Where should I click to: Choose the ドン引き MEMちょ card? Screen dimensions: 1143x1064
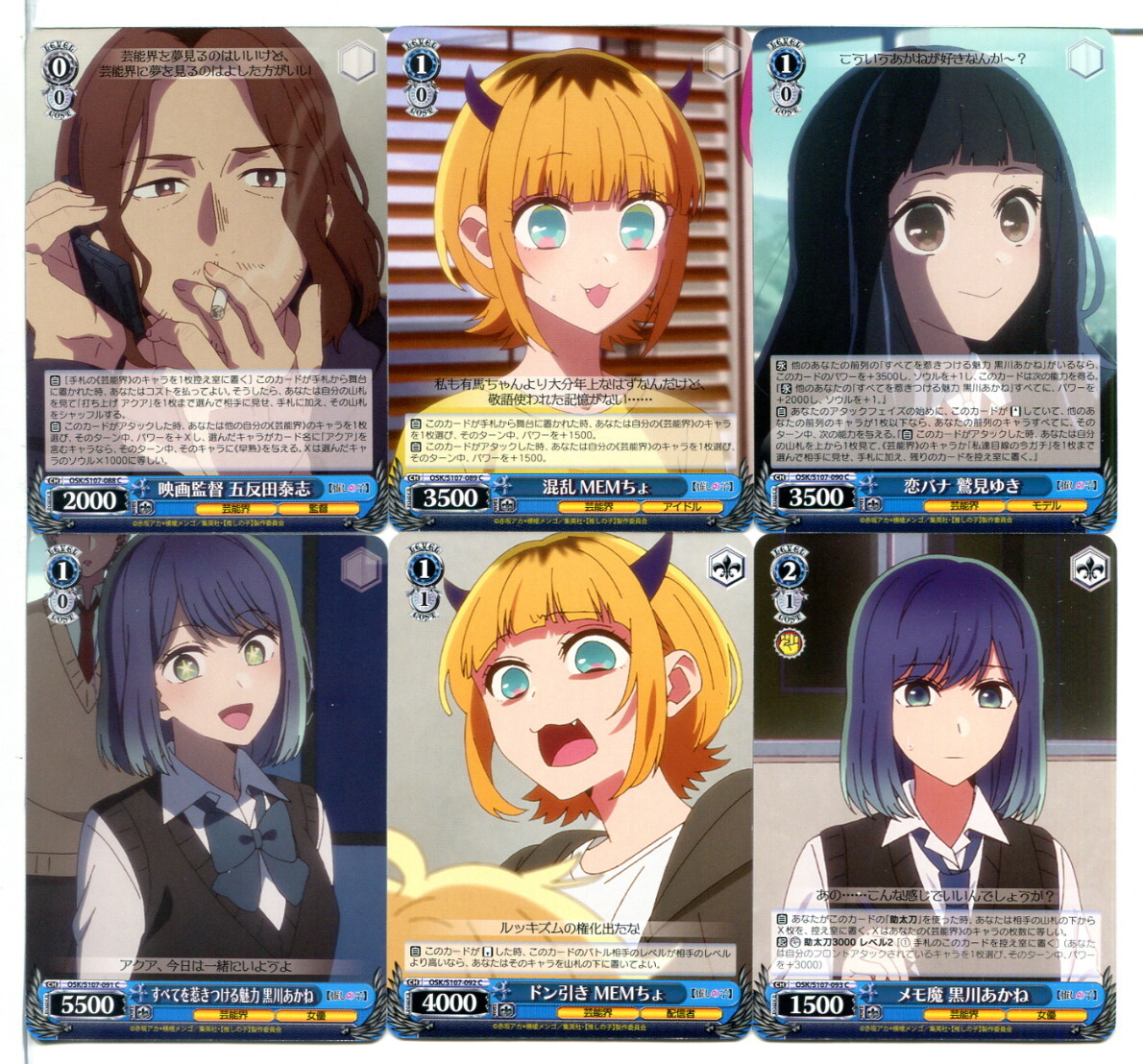(570, 787)
